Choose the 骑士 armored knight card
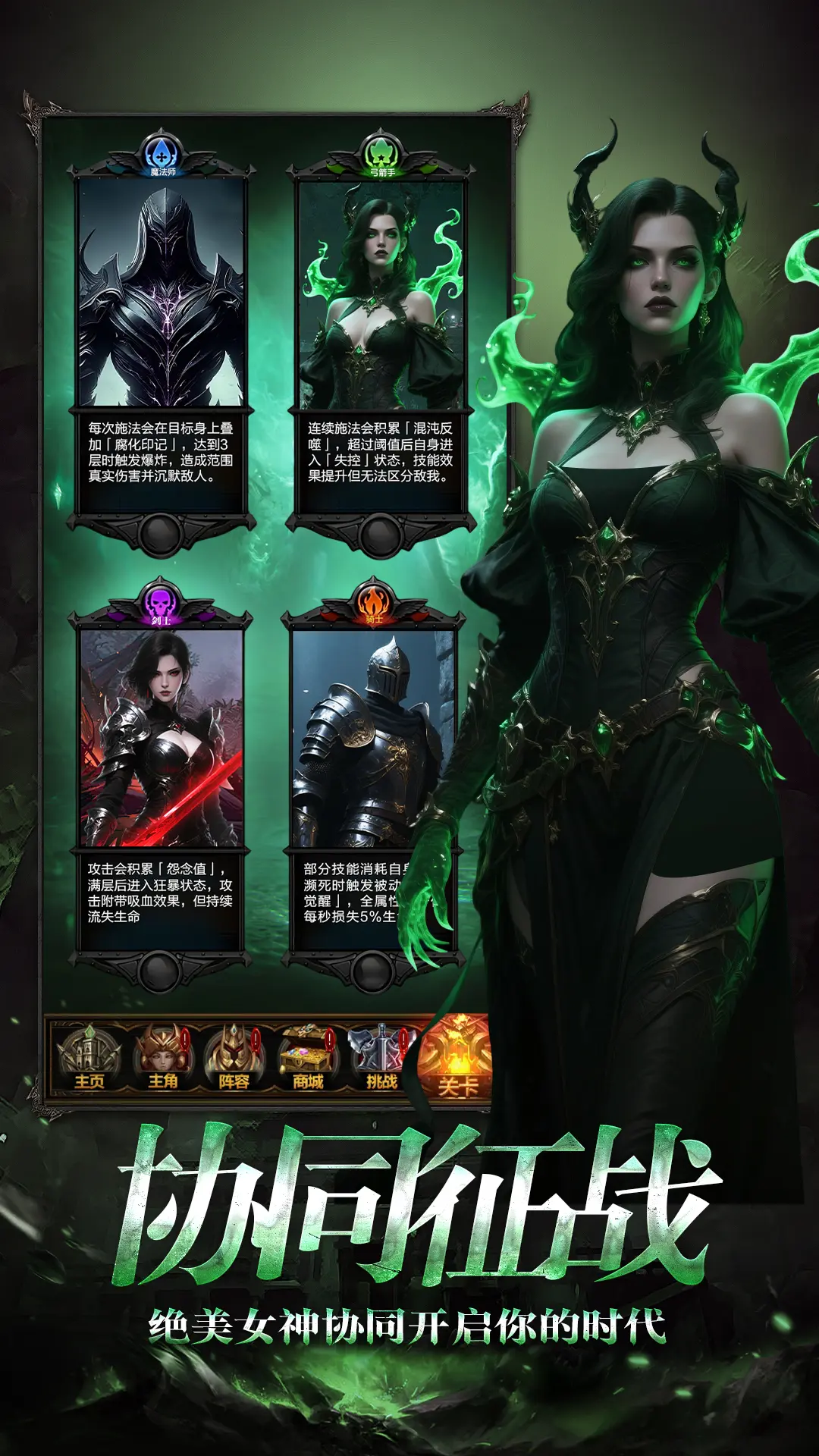The width and height of the screenshot is (819, 1456). pyautogui.click(x=372, y=739)
